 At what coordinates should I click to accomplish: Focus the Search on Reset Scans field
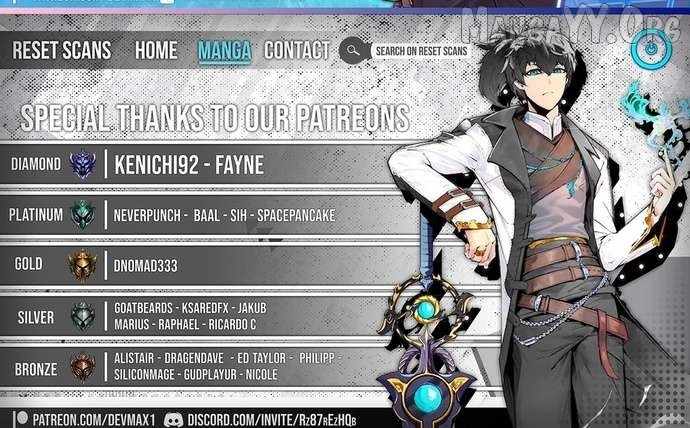click(421, 50)
